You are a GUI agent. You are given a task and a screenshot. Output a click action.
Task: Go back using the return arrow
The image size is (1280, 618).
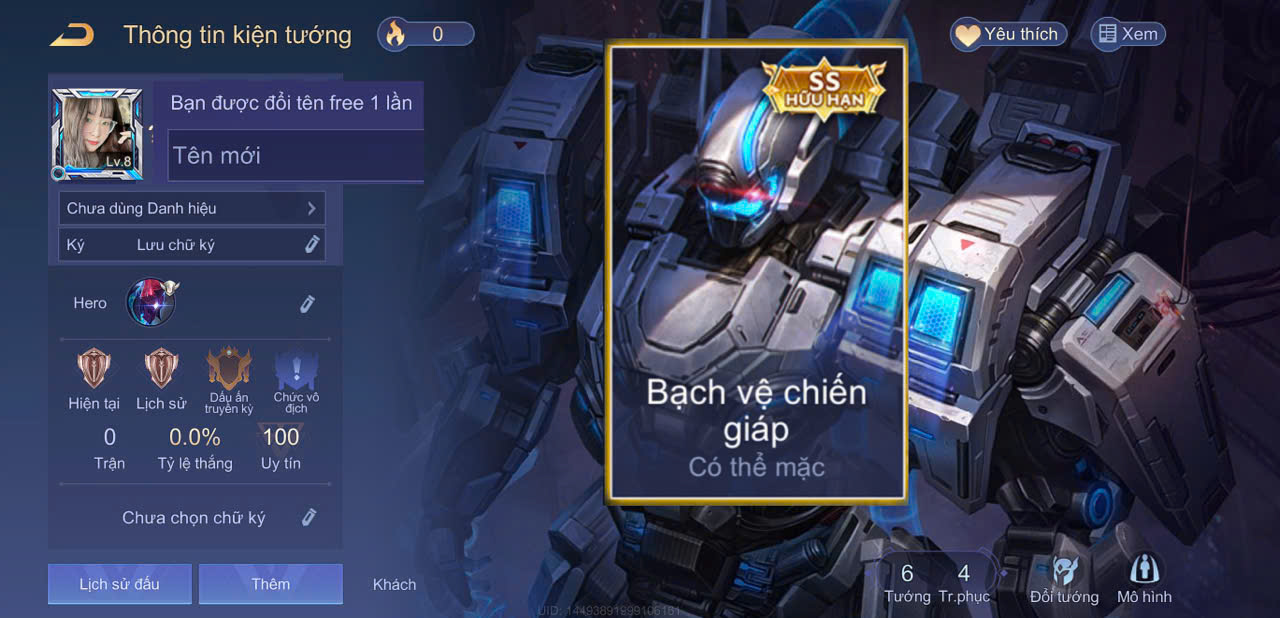pyautogui.click(x=72, y=35)
